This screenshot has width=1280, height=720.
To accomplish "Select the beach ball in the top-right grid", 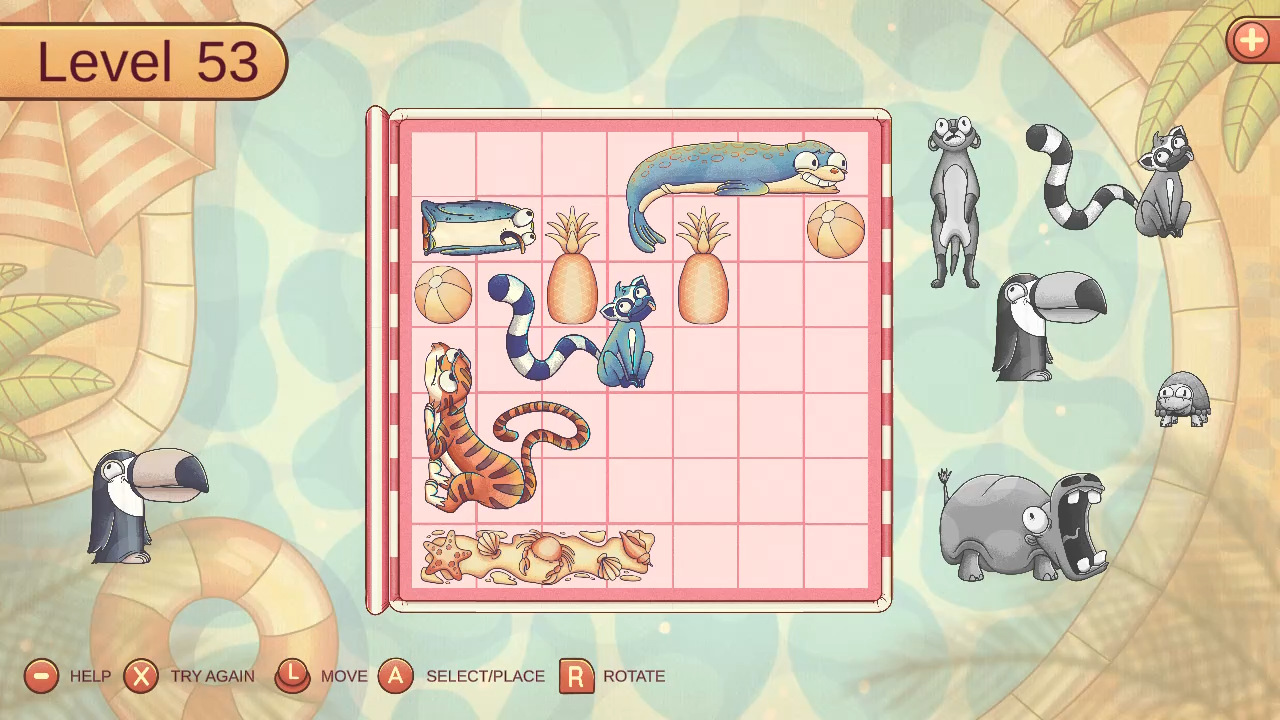I will [835, 228].
